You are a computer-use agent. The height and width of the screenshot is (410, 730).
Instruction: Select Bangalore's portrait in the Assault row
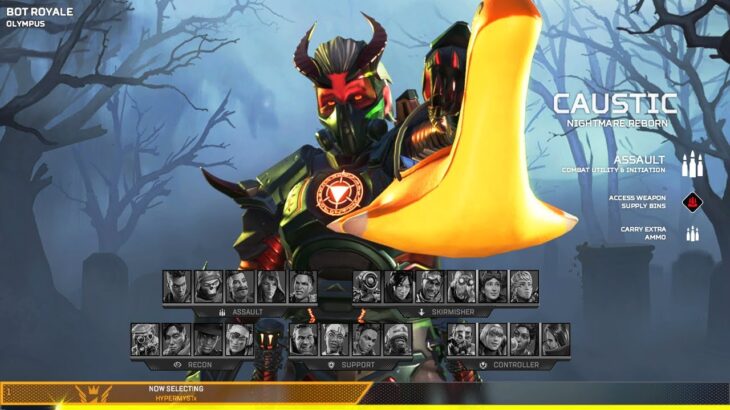tap(177, 287)
